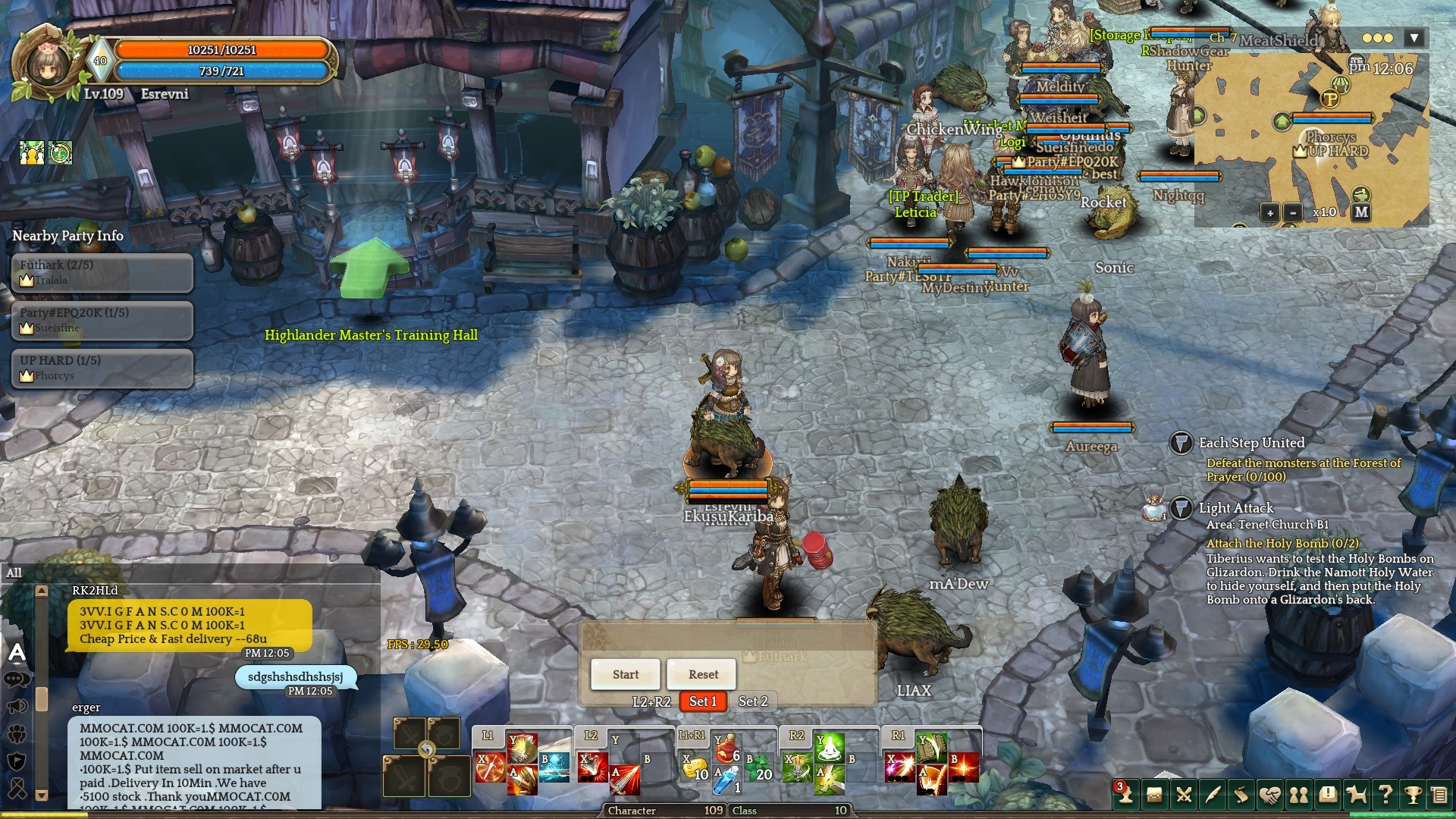Image resolution: width=1456 pixels, height=819 pixels.
Task: Zoom in the minimap with plus button
Action: (x=1270, y=212)
